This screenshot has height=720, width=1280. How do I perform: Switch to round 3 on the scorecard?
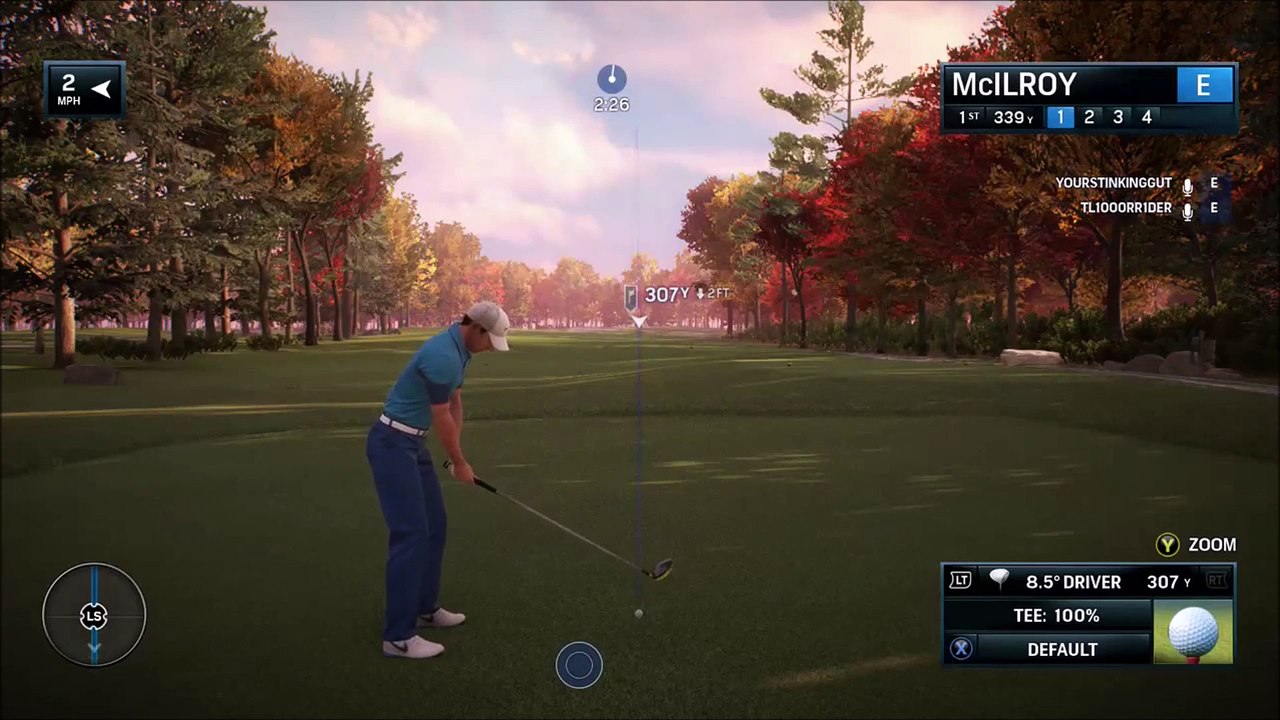[x=1118, y=117]
